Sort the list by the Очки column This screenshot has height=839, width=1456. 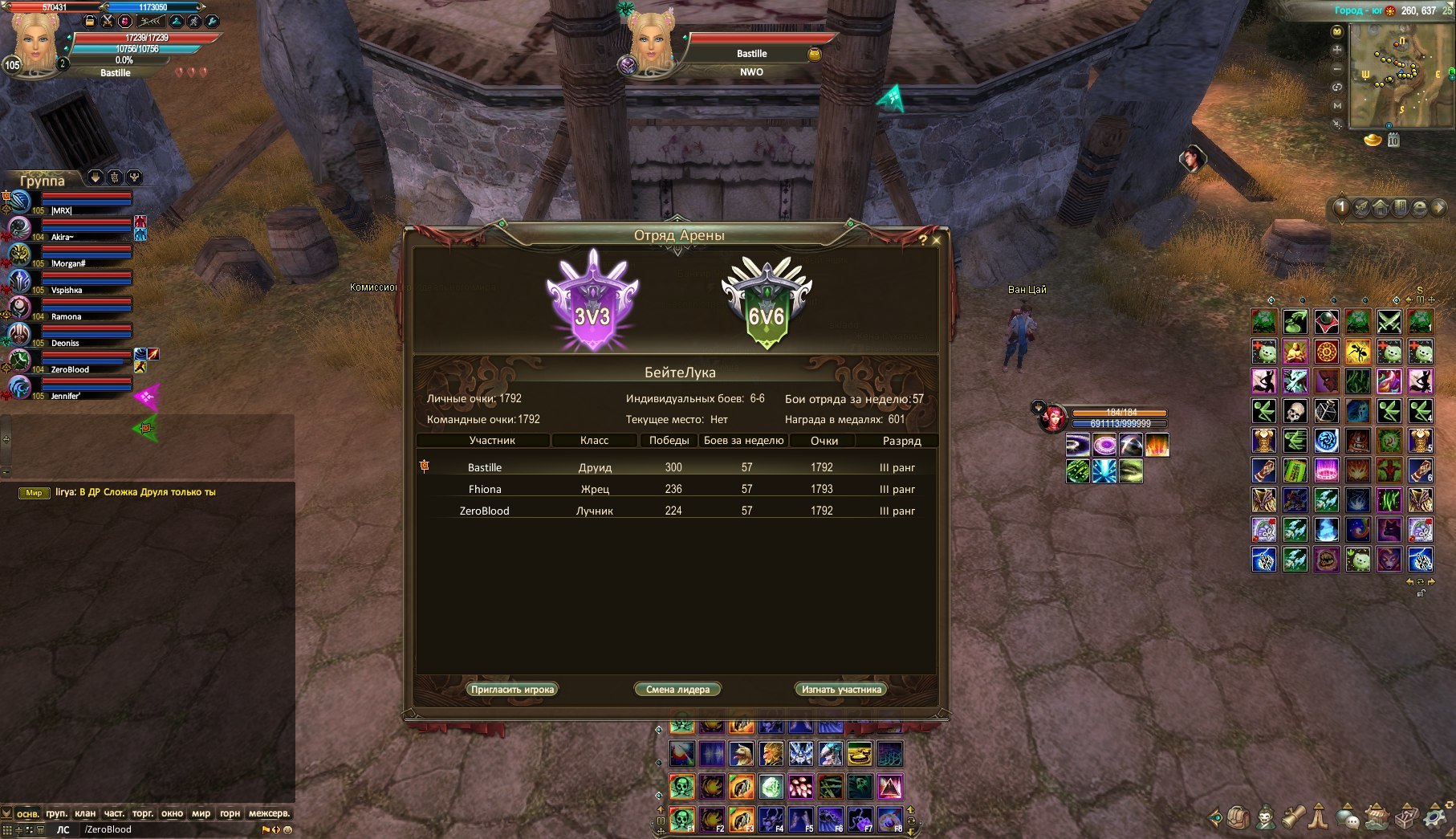click(x=824, y=441)
